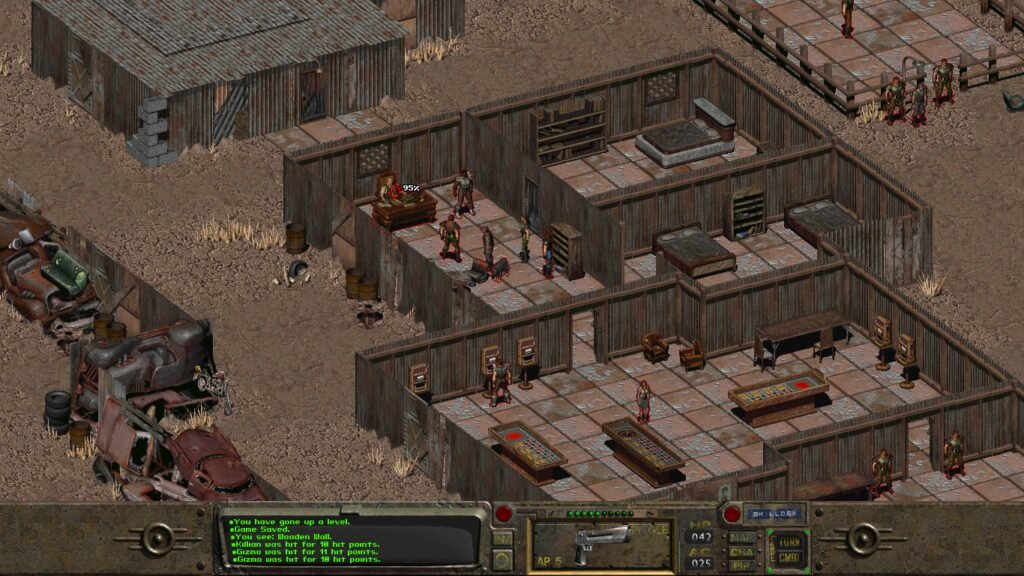Open the inventory with the INV button
Viewport: 1024px width, 576px height.
pyautogui.click(x=502, y=538)
